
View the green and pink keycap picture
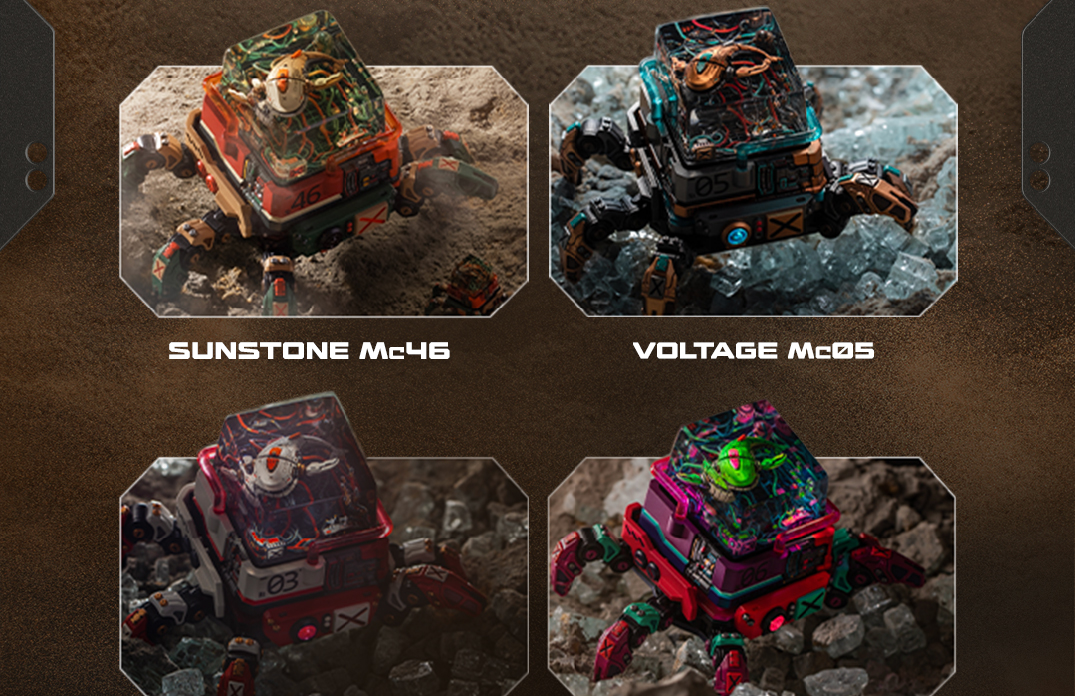[x=752, y=570]
